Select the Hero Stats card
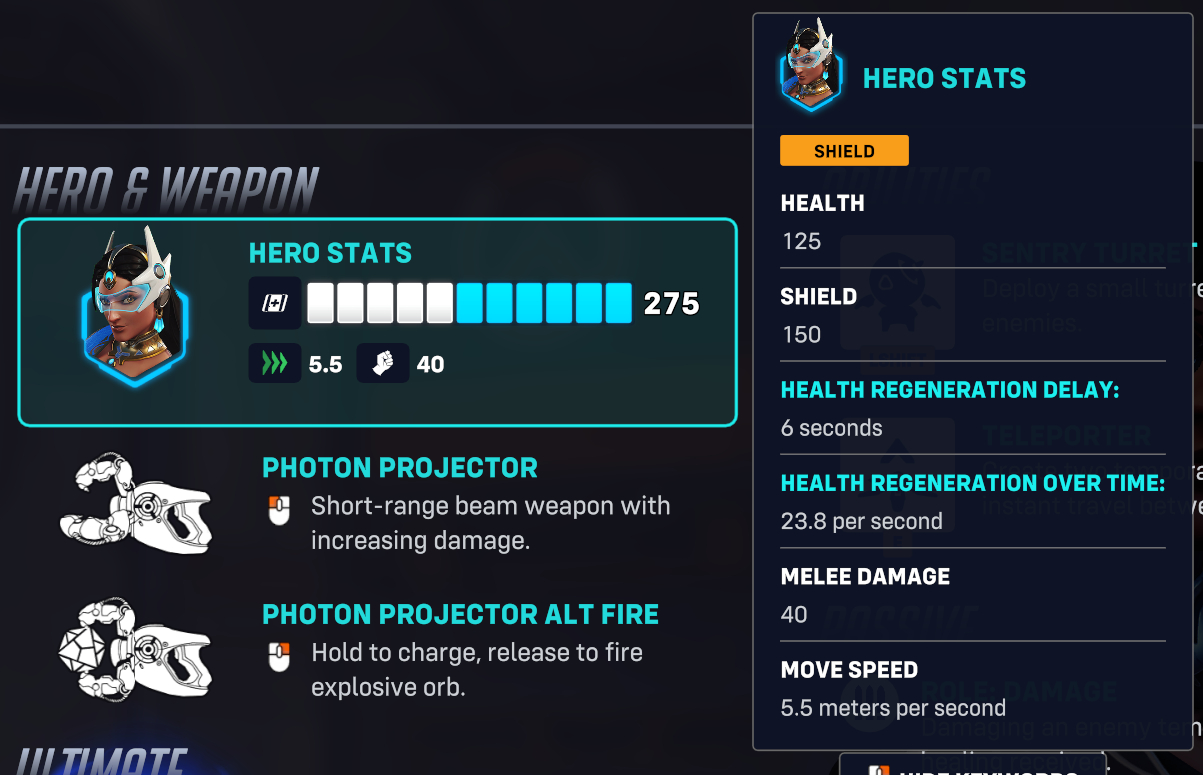 click(377, 322)
